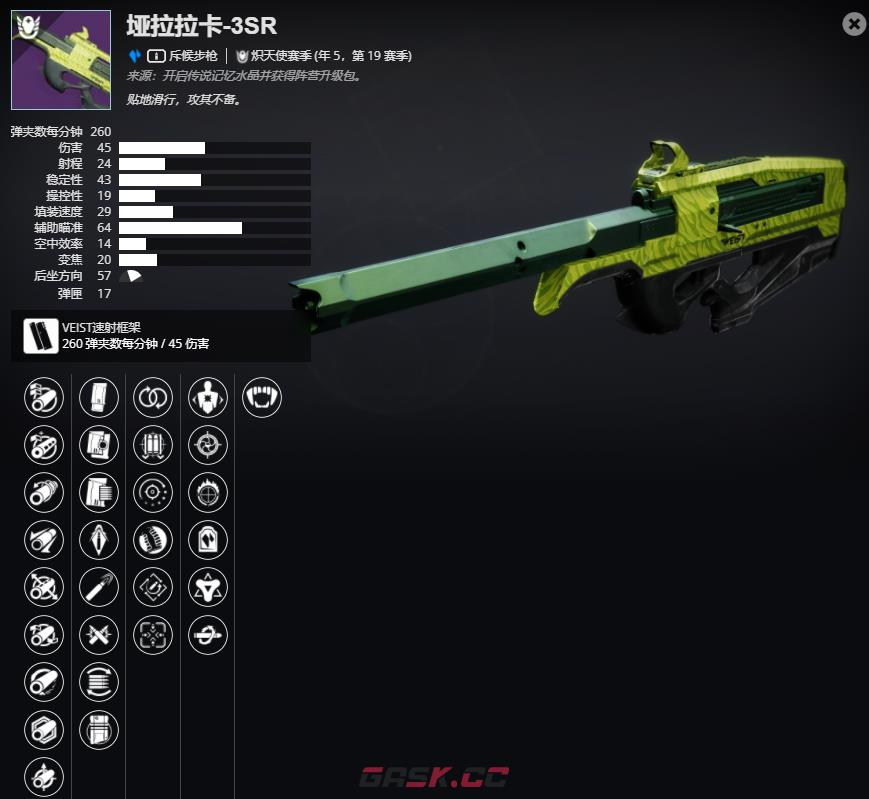Viewport: 869px width, 799px height.
Task: Pick the flaming crosshair perk icon
Action: (208, 492)
